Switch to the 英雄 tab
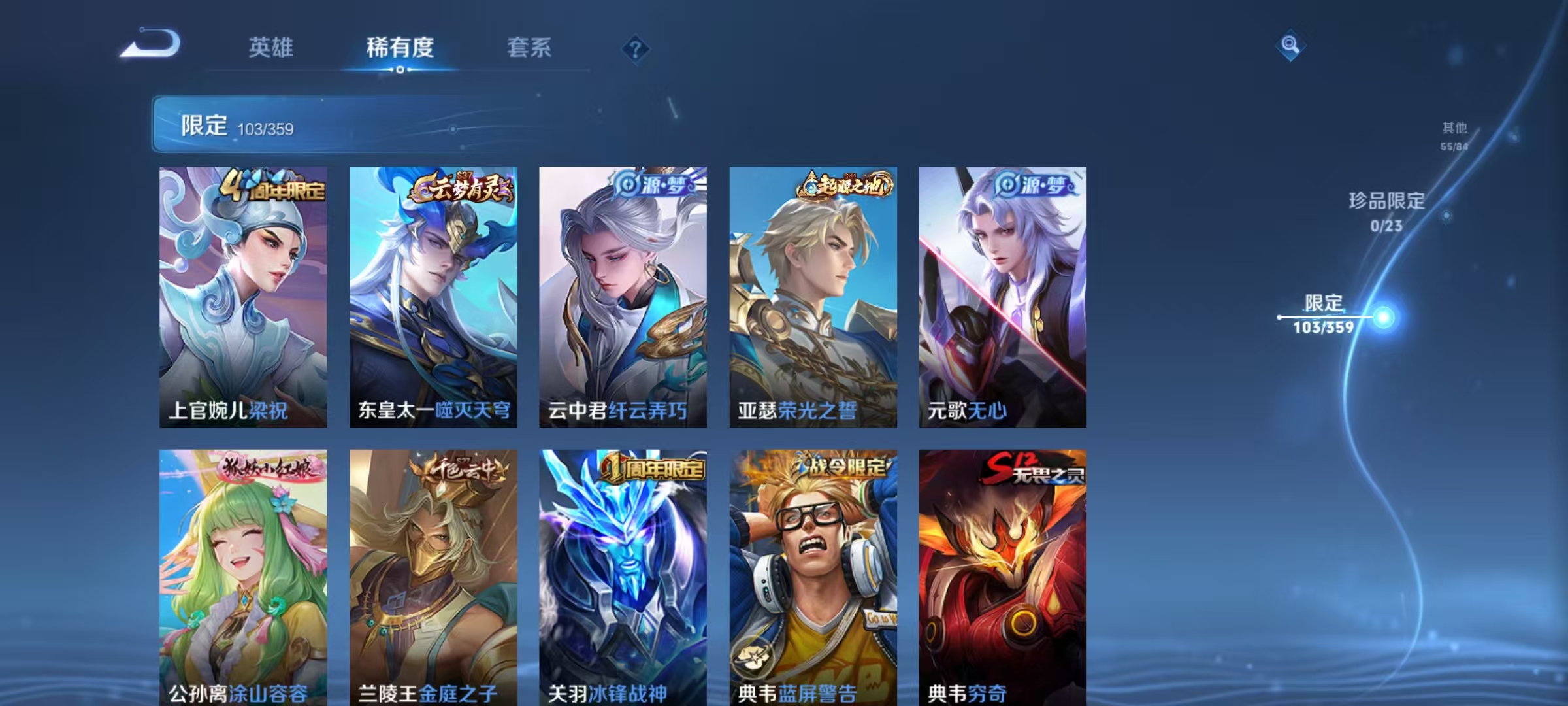This screenshot has height=706, width=1568. pos(273,47)
